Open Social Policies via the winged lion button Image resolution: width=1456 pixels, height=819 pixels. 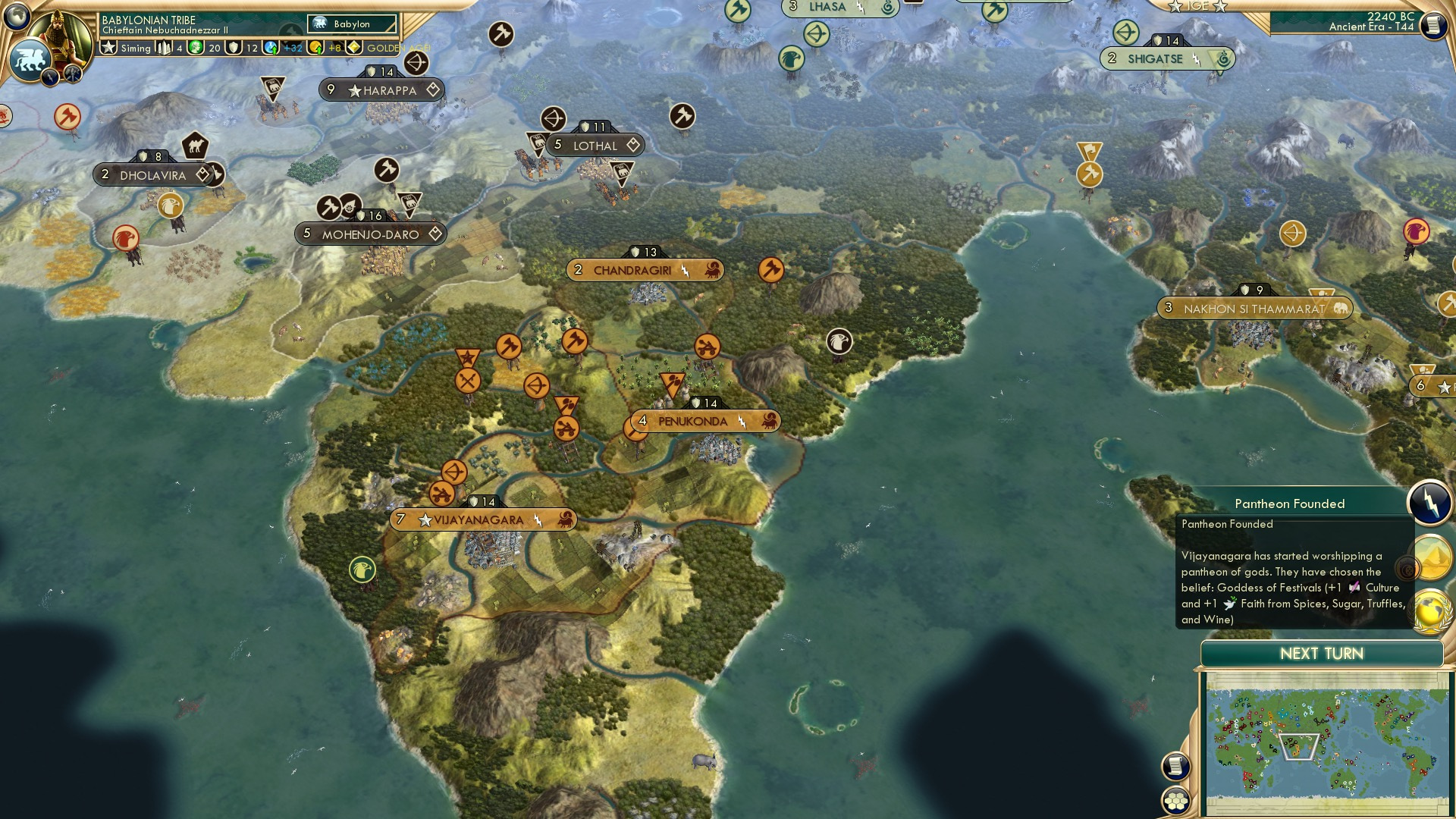(x=30, y=59)
